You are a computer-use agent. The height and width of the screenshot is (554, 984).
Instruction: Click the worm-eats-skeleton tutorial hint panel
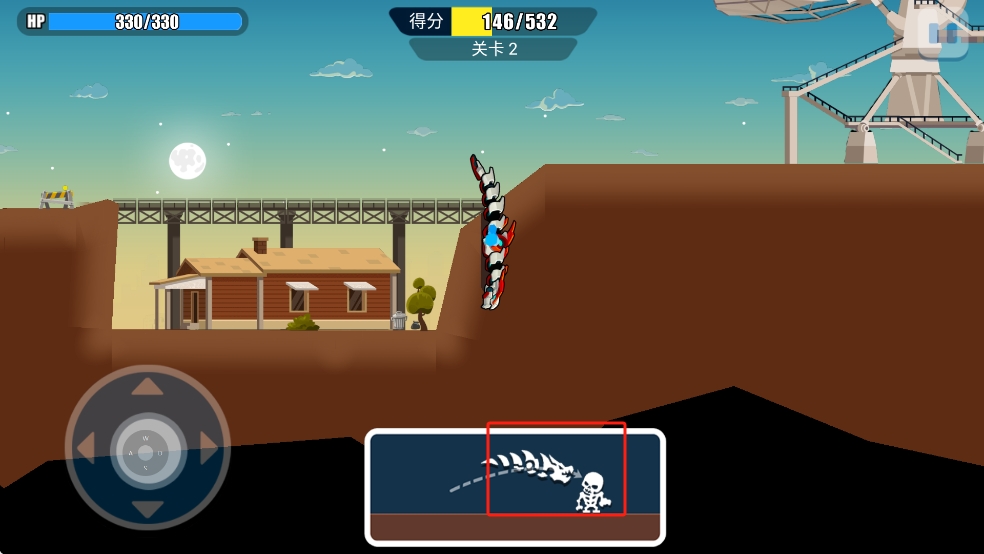515,487
